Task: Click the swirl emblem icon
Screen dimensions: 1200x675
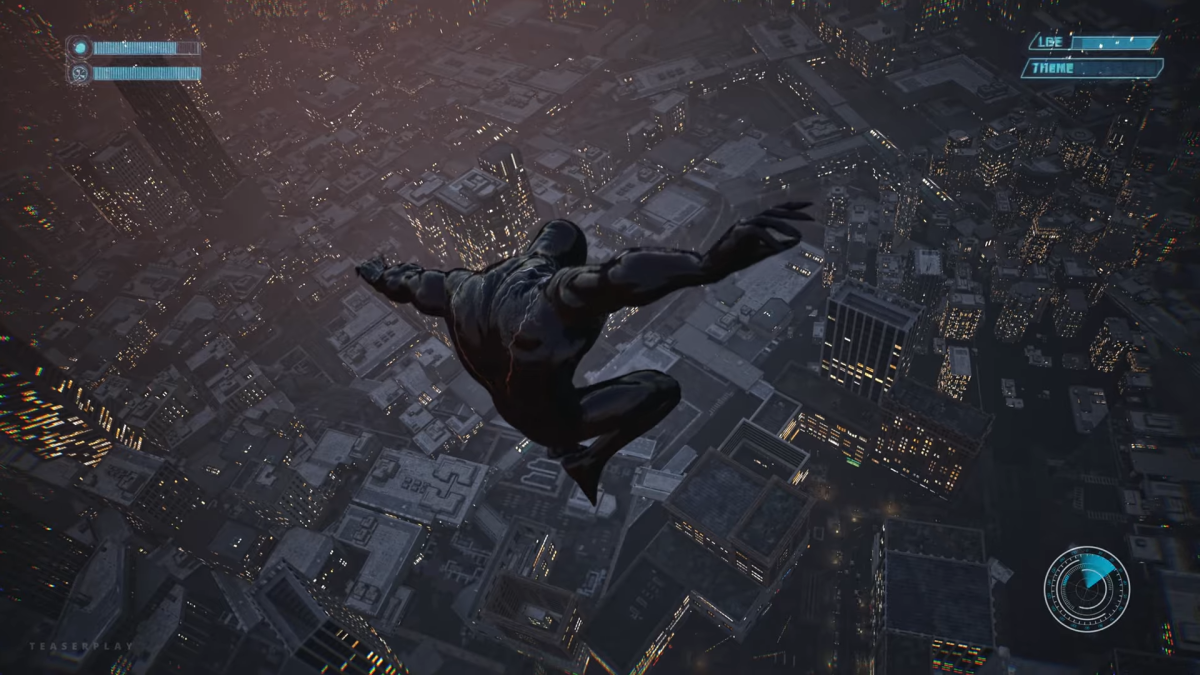Action: (79, 73)
